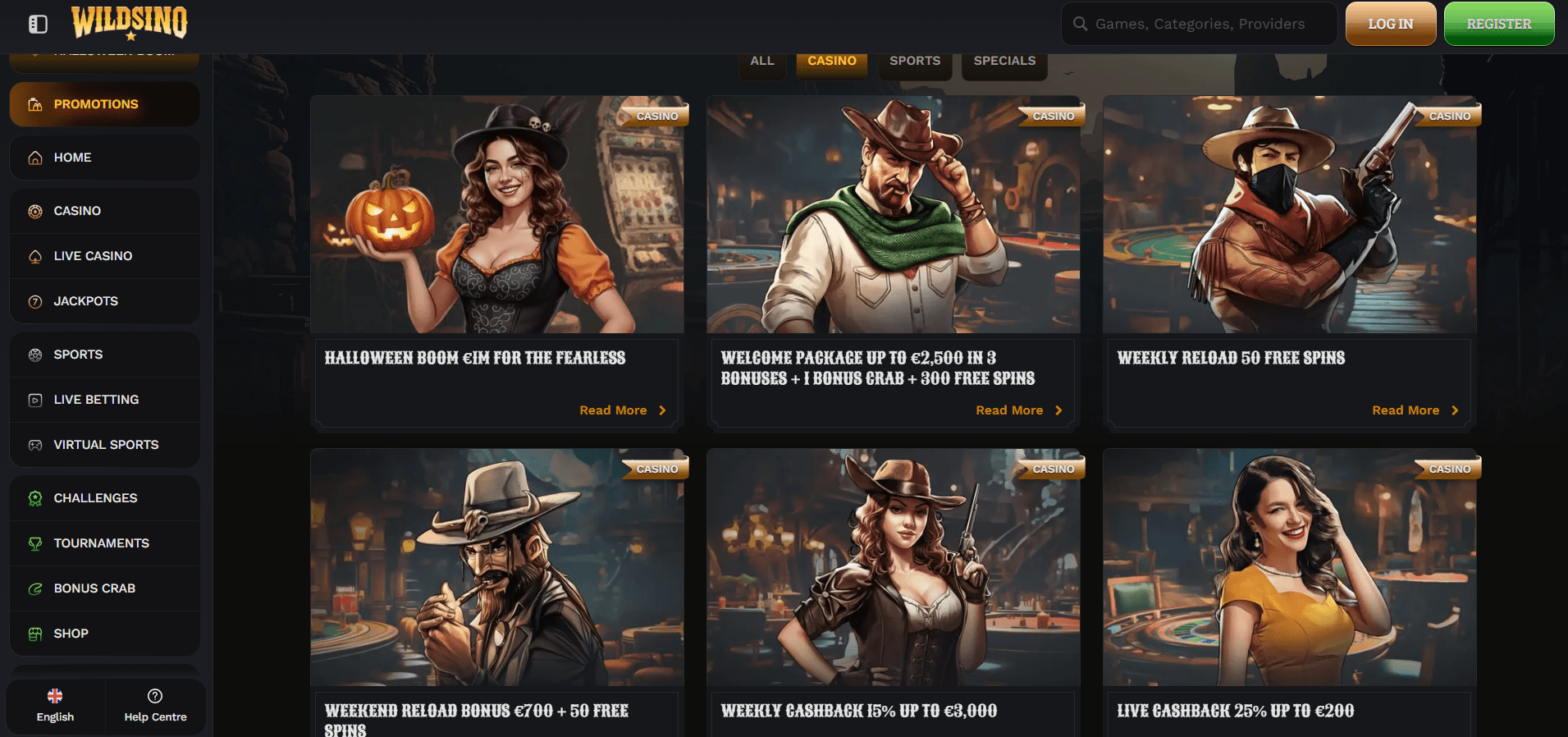Read more about Halloween Boom promotion
The width and height of the screenshot is (1568, 737).
pyautogui.click(x=622, y=410)
